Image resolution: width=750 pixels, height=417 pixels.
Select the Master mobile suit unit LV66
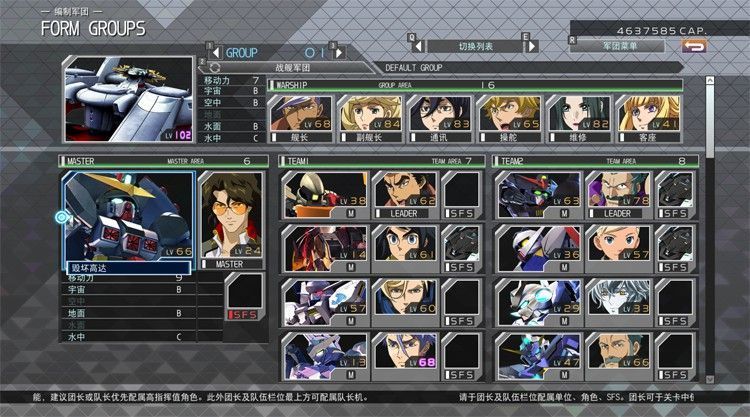[x=128, y=217]
